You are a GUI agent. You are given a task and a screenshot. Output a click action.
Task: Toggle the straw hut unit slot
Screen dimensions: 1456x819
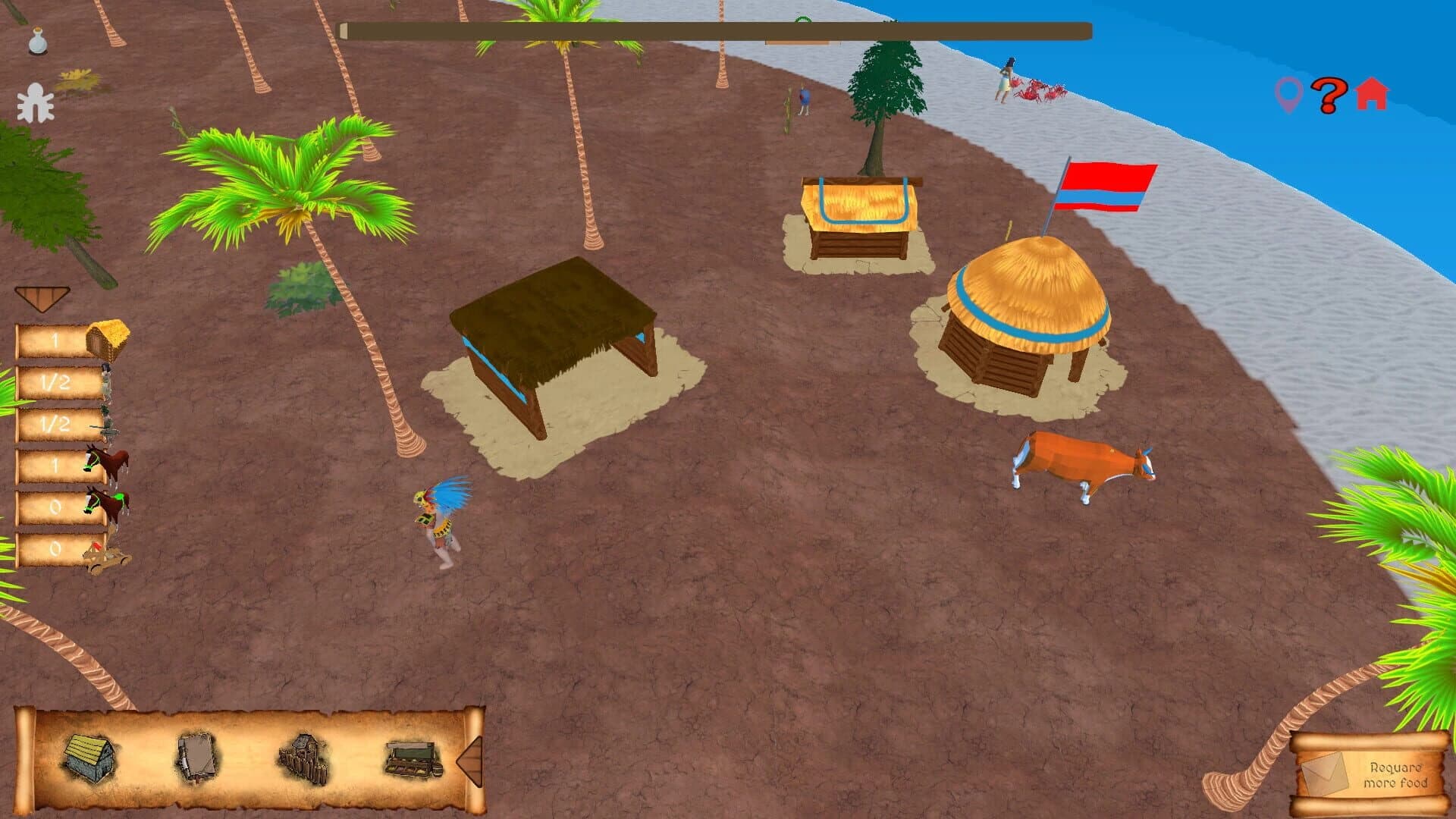pyautogui.click(x=108, y=340)
